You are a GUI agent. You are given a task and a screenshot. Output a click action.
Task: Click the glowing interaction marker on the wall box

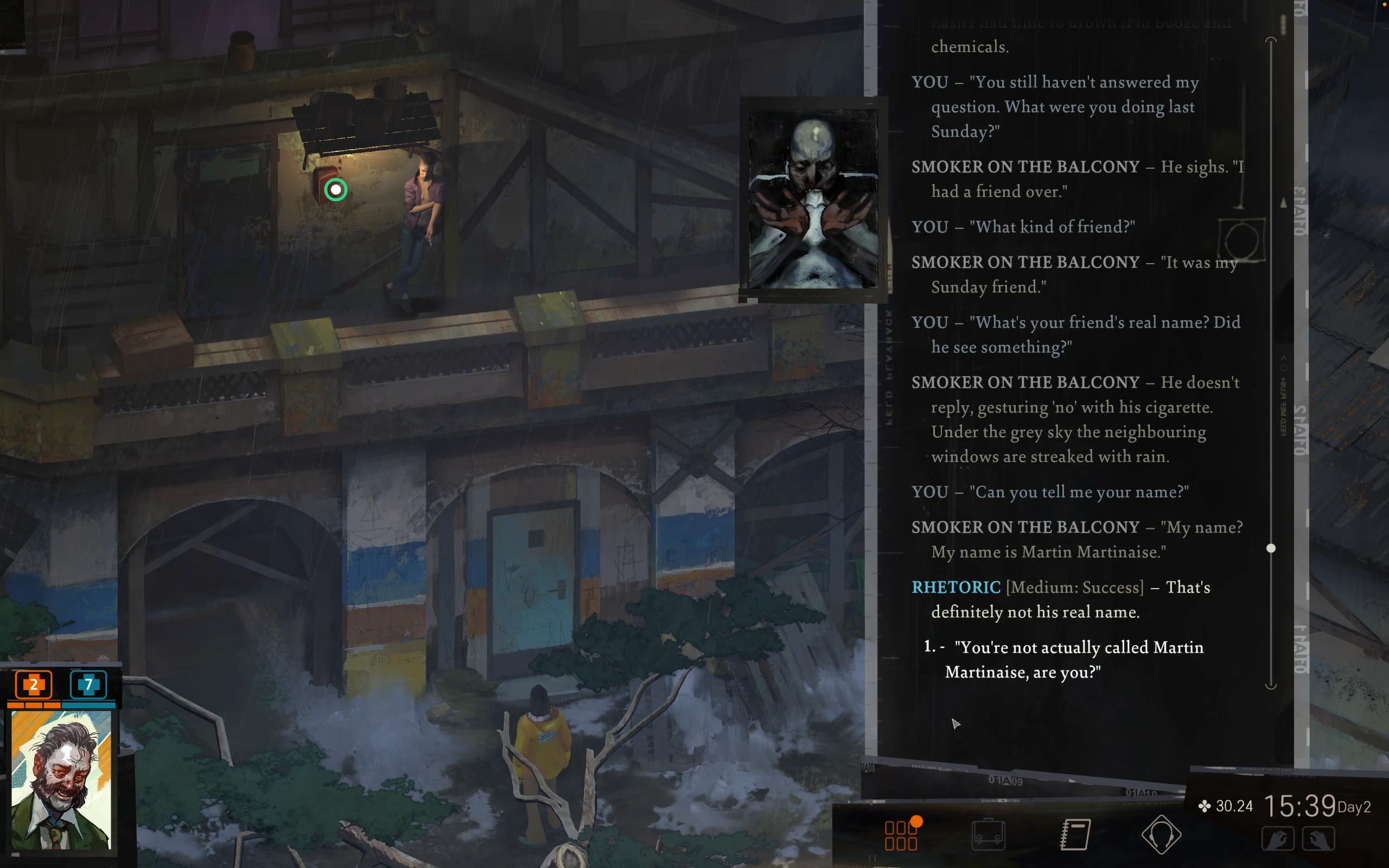(336, 189)
